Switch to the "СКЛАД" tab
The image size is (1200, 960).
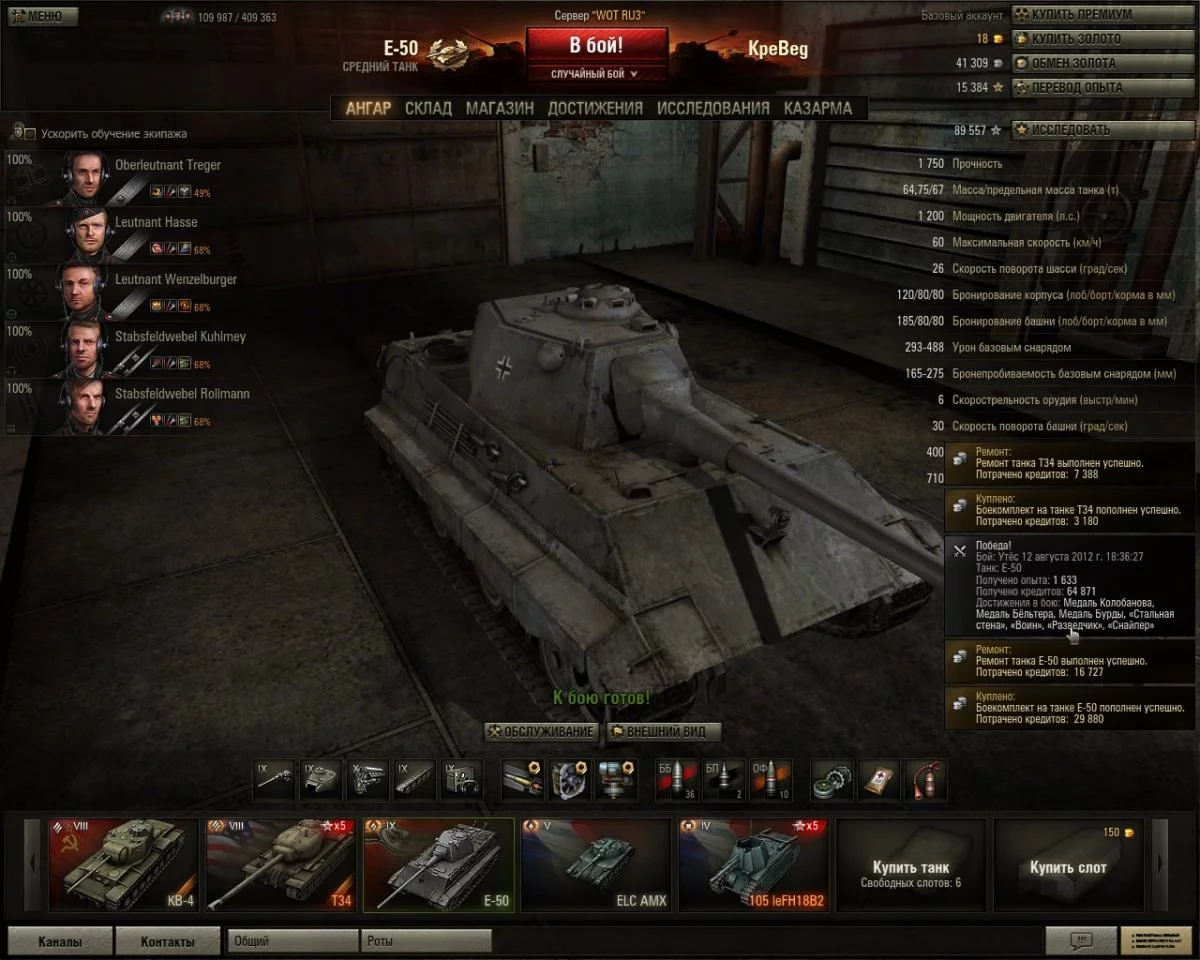tap(428, 108)
